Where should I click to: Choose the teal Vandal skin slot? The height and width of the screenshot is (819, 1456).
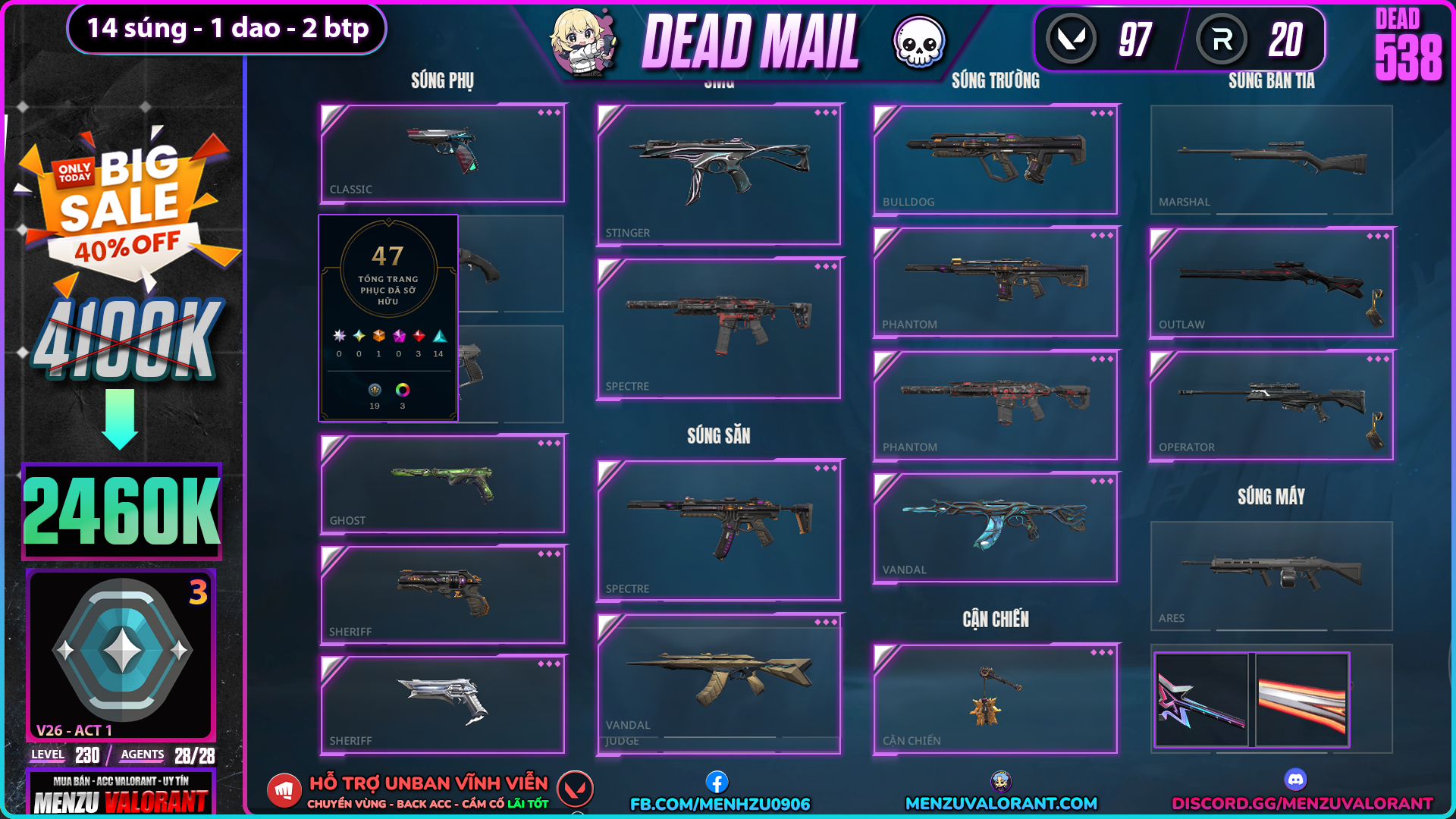(996, 528)
